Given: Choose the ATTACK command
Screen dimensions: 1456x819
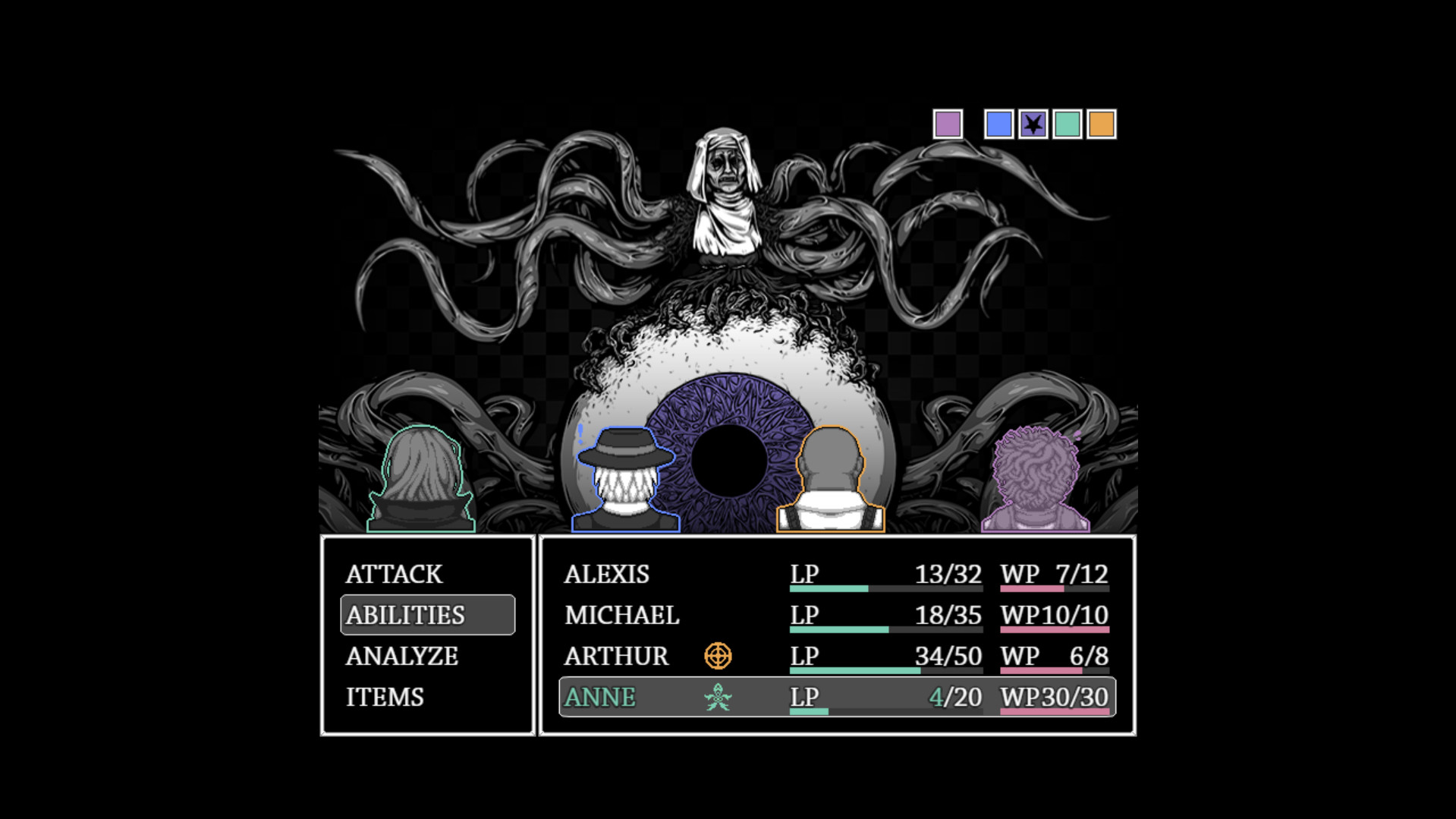Looking at the screenshot, I should (x=394, y=575).
